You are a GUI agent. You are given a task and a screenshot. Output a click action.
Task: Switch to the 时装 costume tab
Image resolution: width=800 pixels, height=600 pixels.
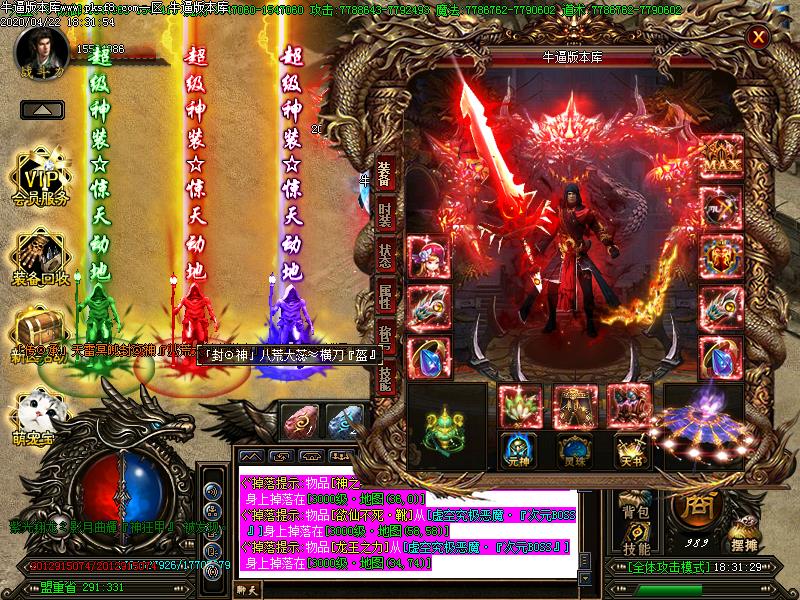[x=385, y=216]
